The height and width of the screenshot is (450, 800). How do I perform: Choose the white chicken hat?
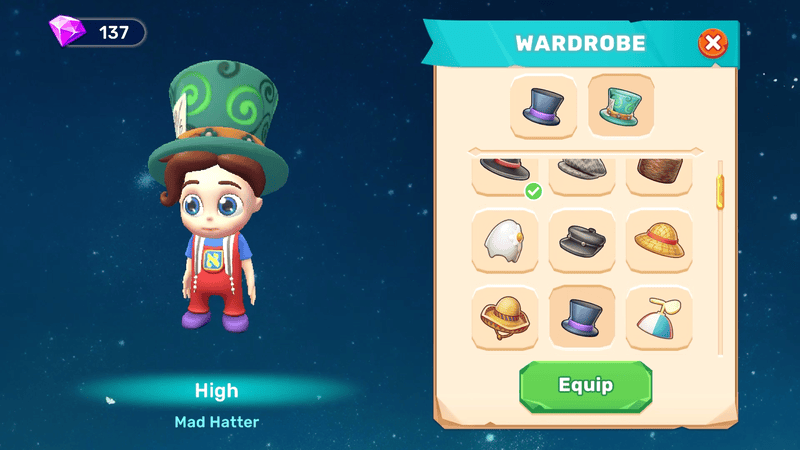point(505,241)
